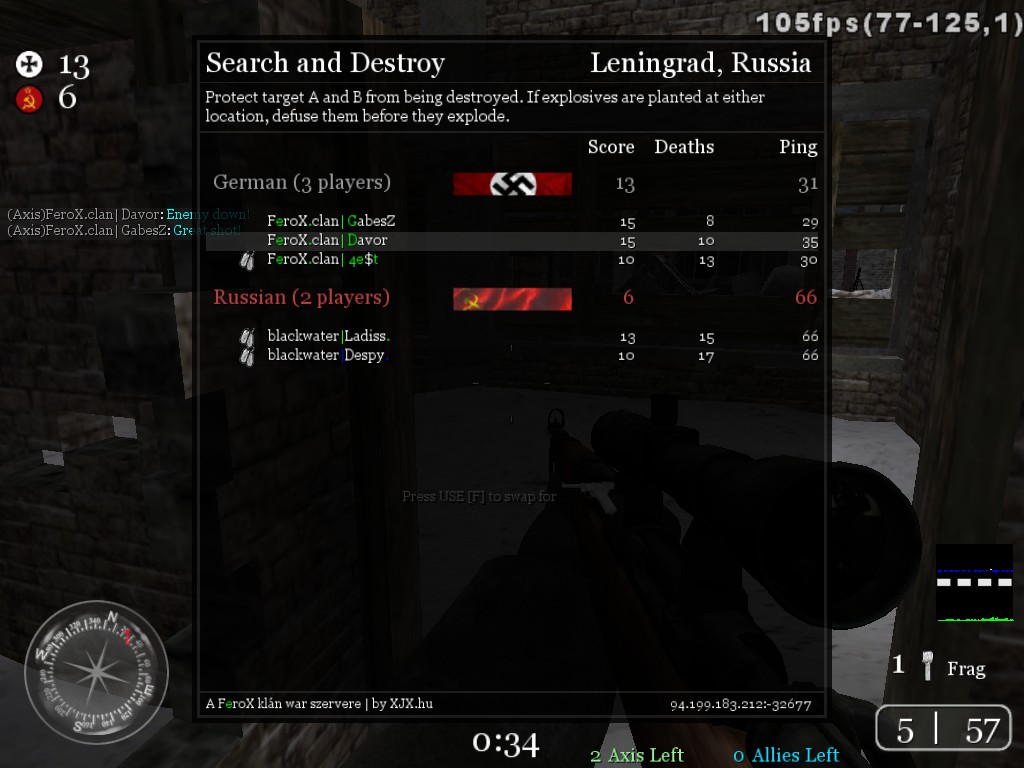The height and width of the screenshot is (768, 1024).
Task: Choose the blackwater Ladiss player row
Action: click(512, 337)
